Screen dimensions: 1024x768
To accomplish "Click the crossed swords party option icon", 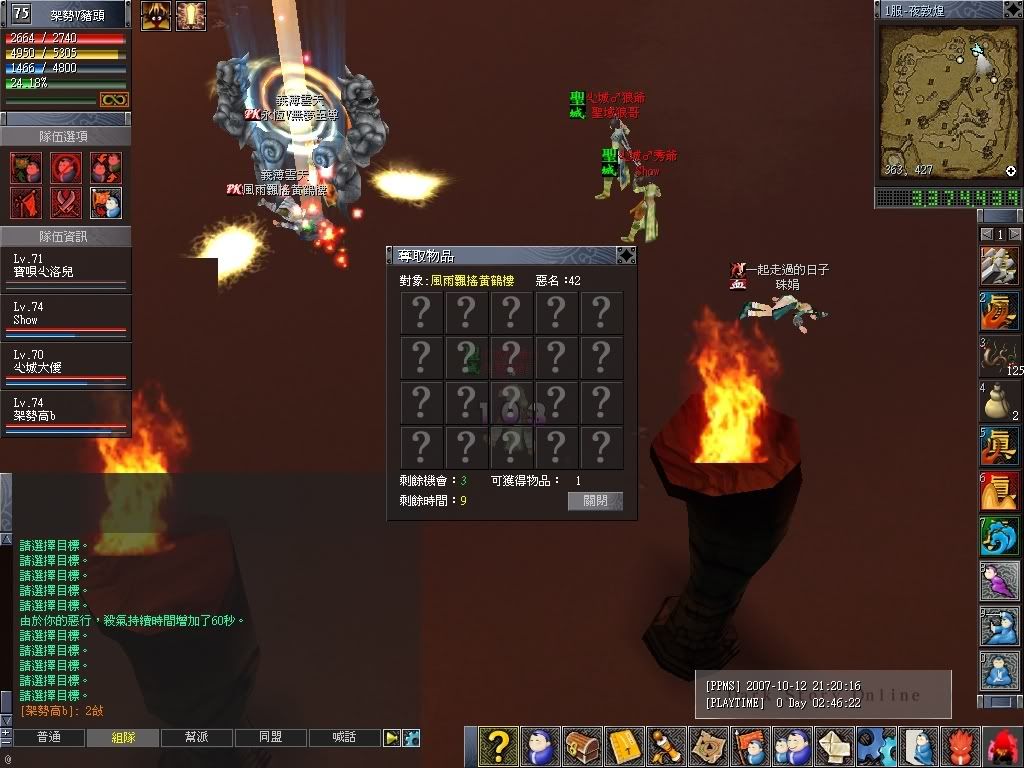I will (x=66, y=202).
